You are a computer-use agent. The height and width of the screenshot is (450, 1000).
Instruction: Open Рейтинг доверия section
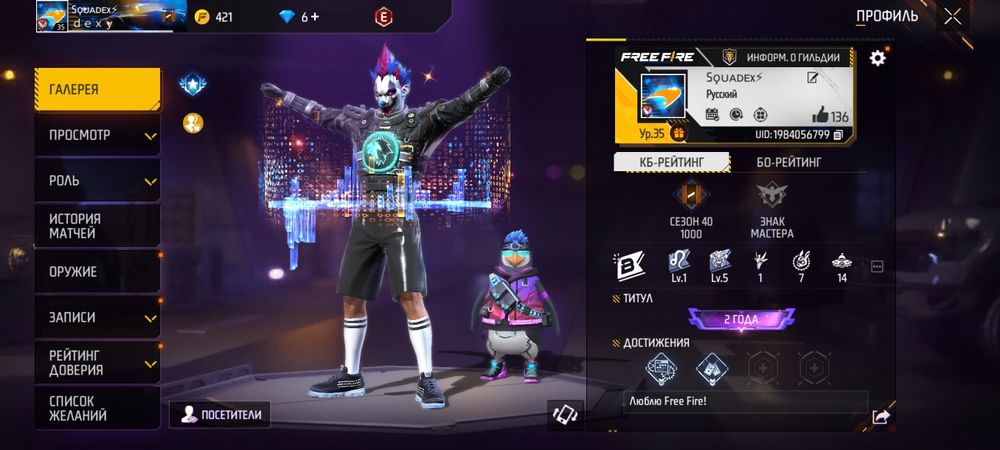coord(97,362)
